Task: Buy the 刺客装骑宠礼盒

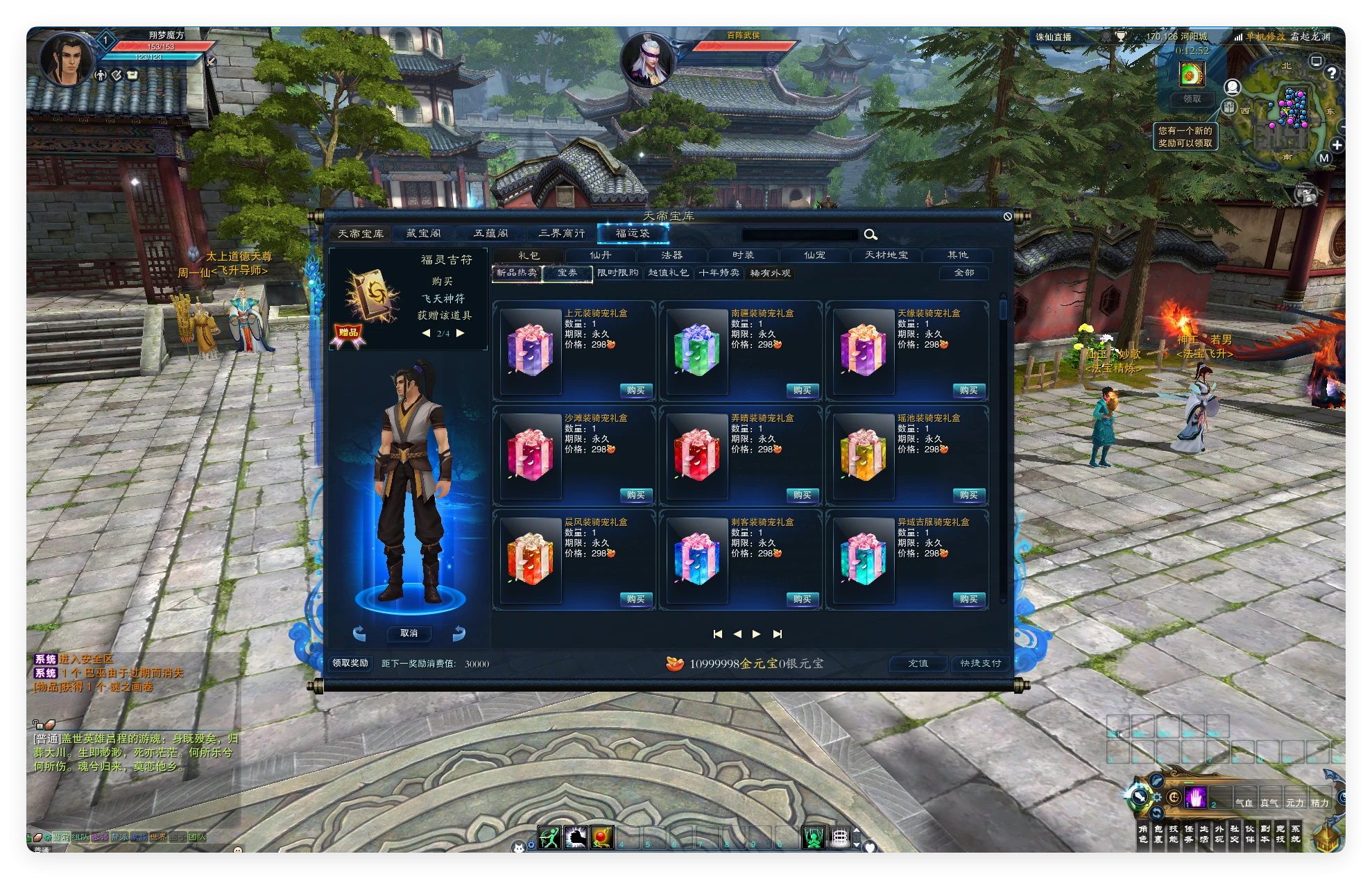Action: coord(802,599)
